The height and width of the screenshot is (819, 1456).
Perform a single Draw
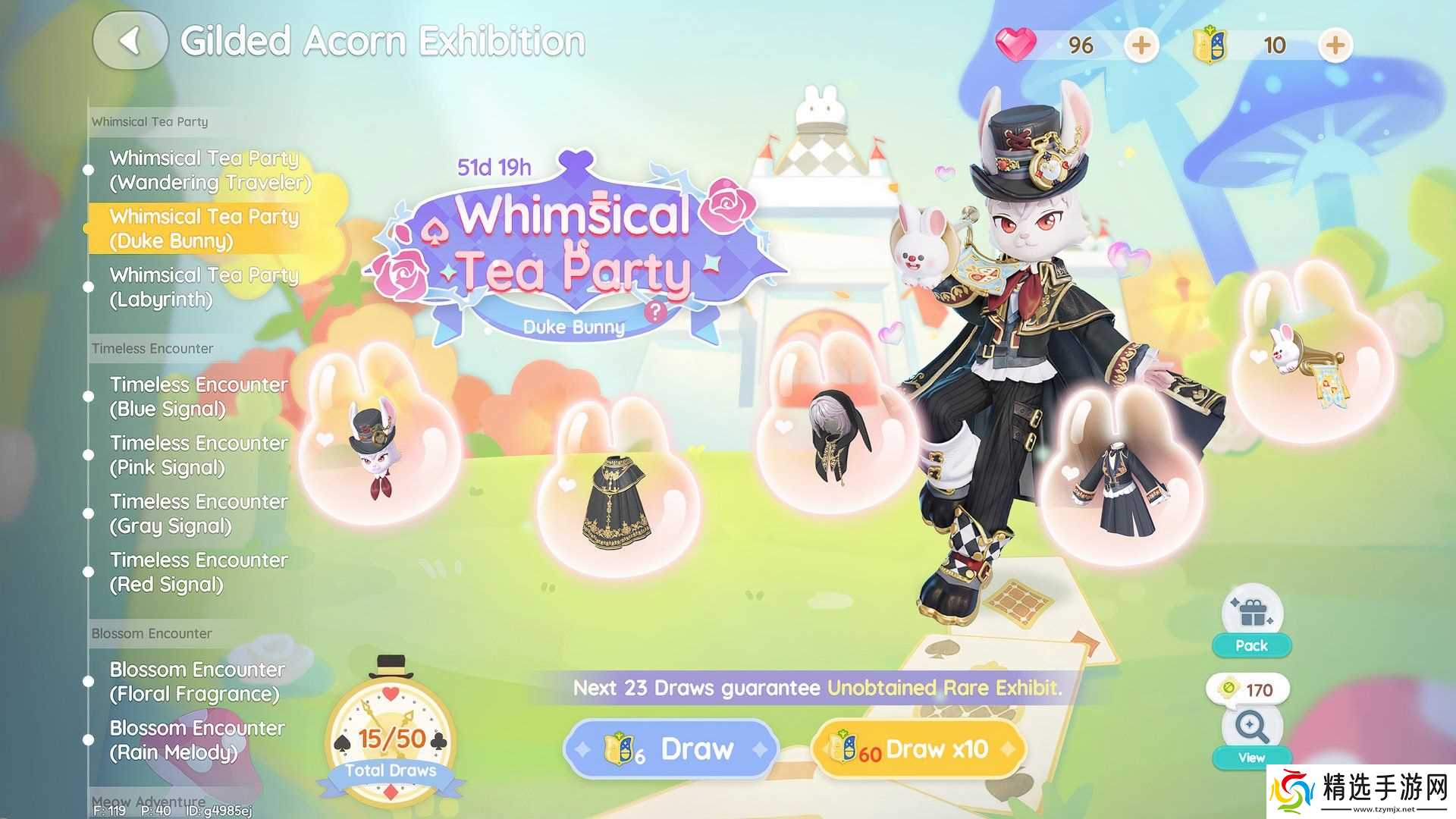click(671, 749)
